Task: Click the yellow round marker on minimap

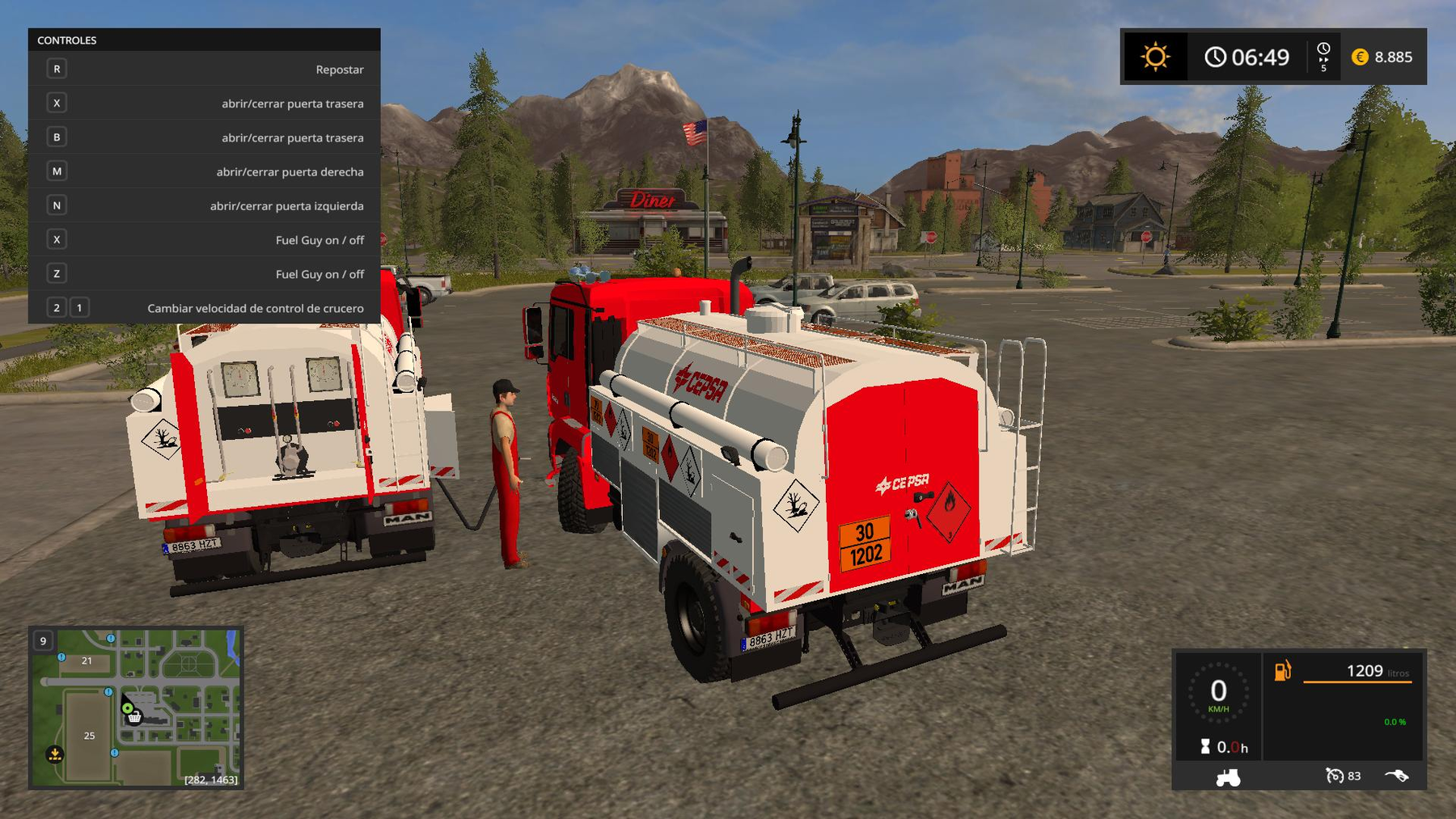Action: [x=55, y=754]
